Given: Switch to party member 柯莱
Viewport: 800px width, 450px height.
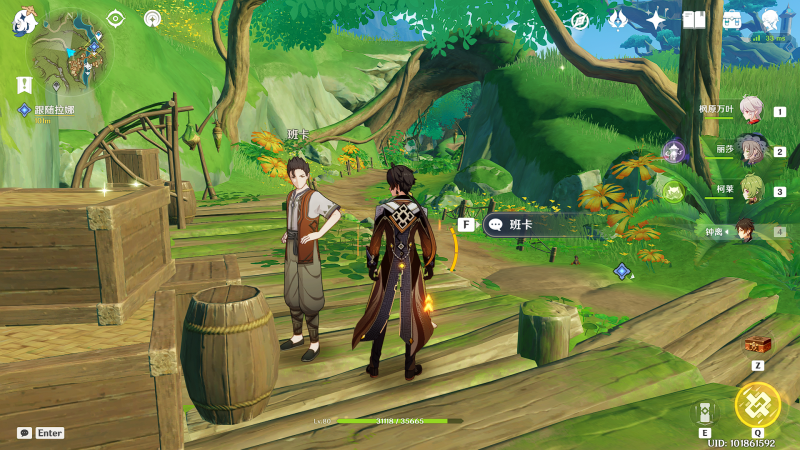Looking at the screenshot, I should pos(751,190).
